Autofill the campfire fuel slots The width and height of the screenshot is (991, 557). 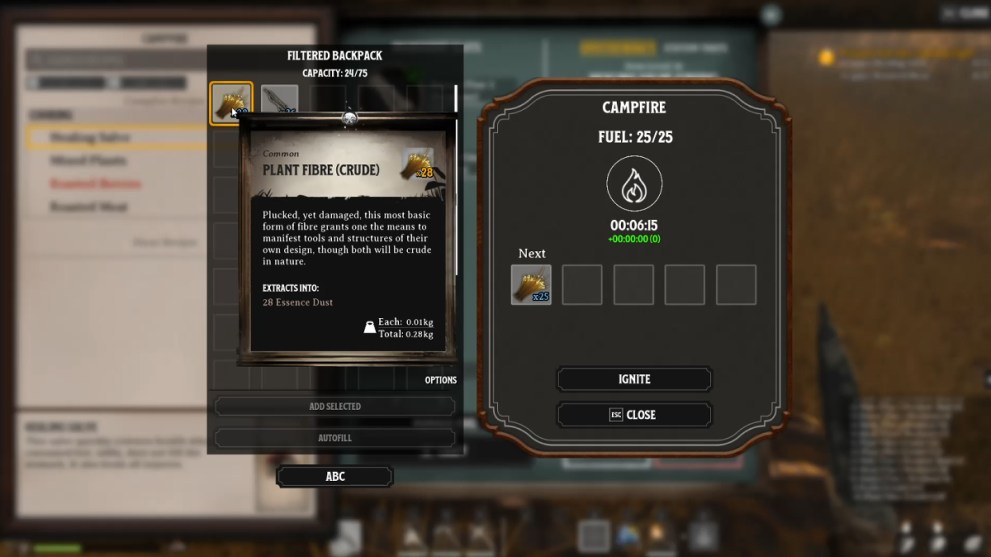[335, 438]
